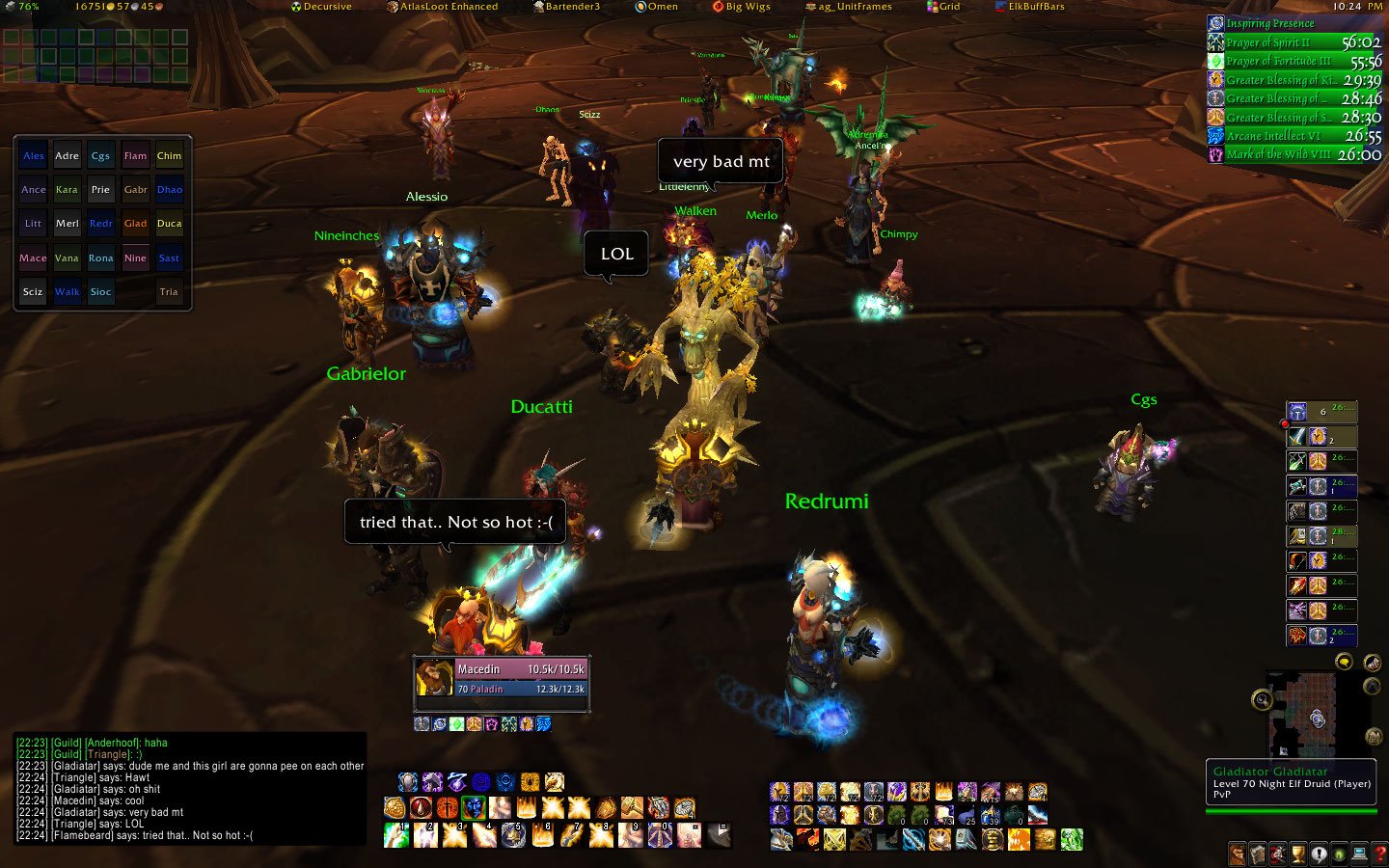Activate the action bar slot numbered 1
Image resolution: width=1389 pixels, height=868 pixels.
click(396, 835)
